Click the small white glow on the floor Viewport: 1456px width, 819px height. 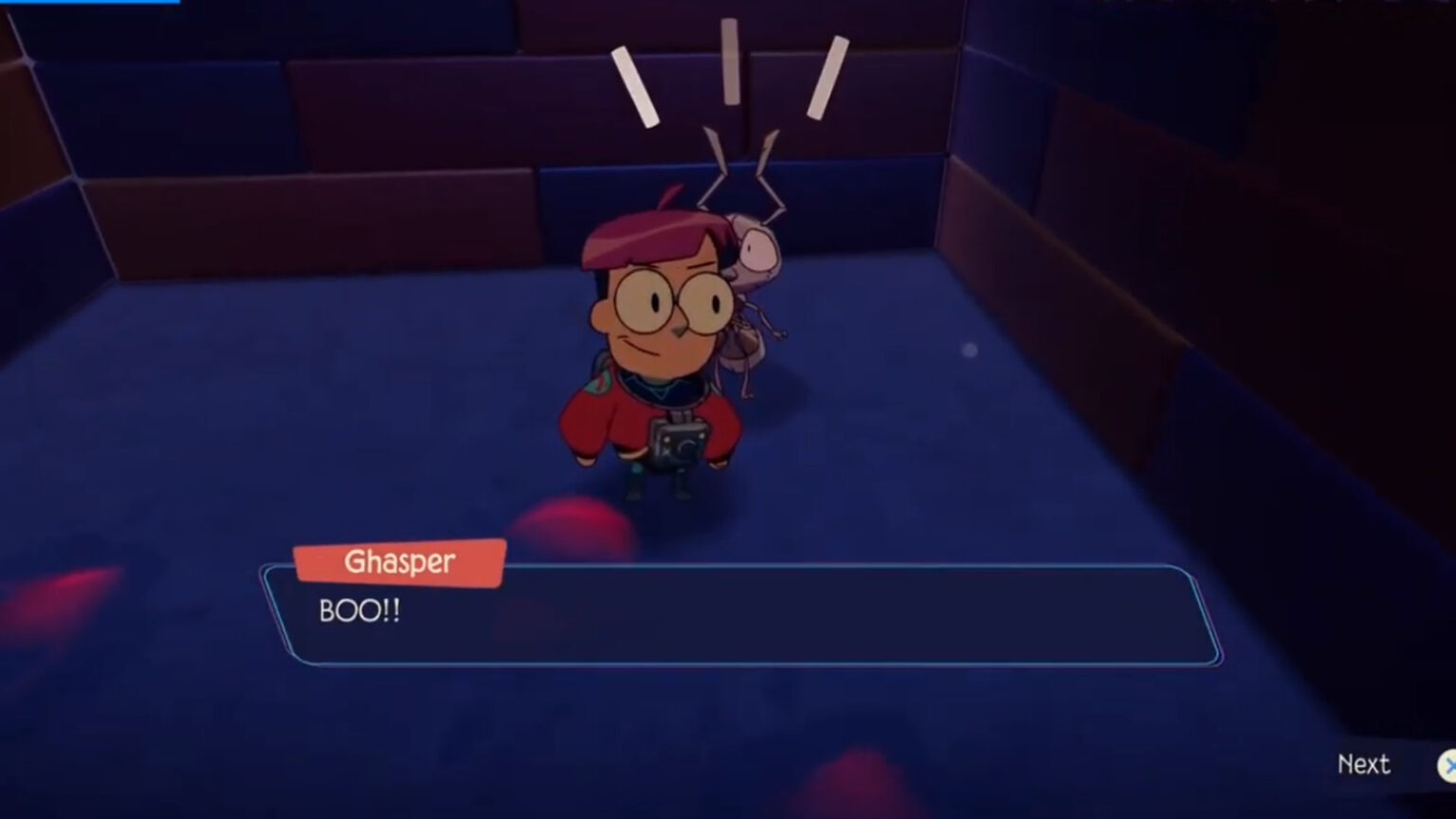point(969,351)
